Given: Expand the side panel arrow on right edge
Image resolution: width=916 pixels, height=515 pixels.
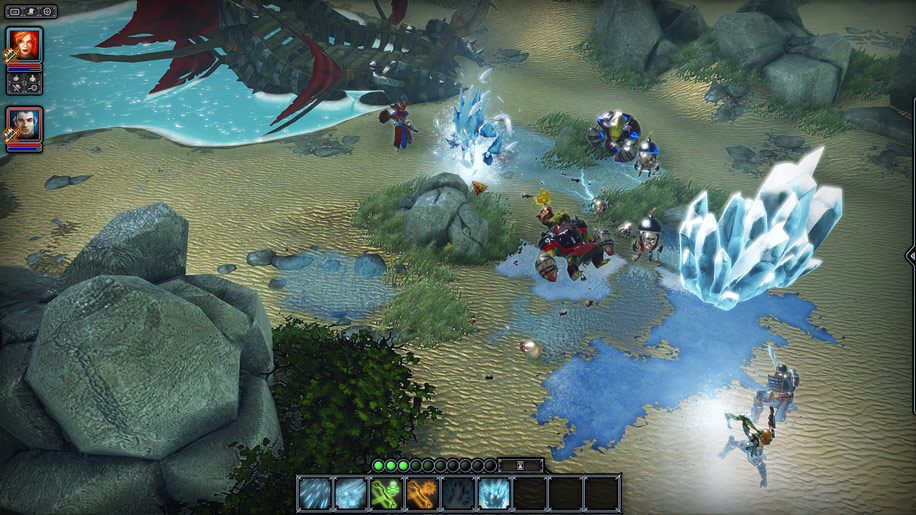Looking at the screenshot, I should (911, 254).
